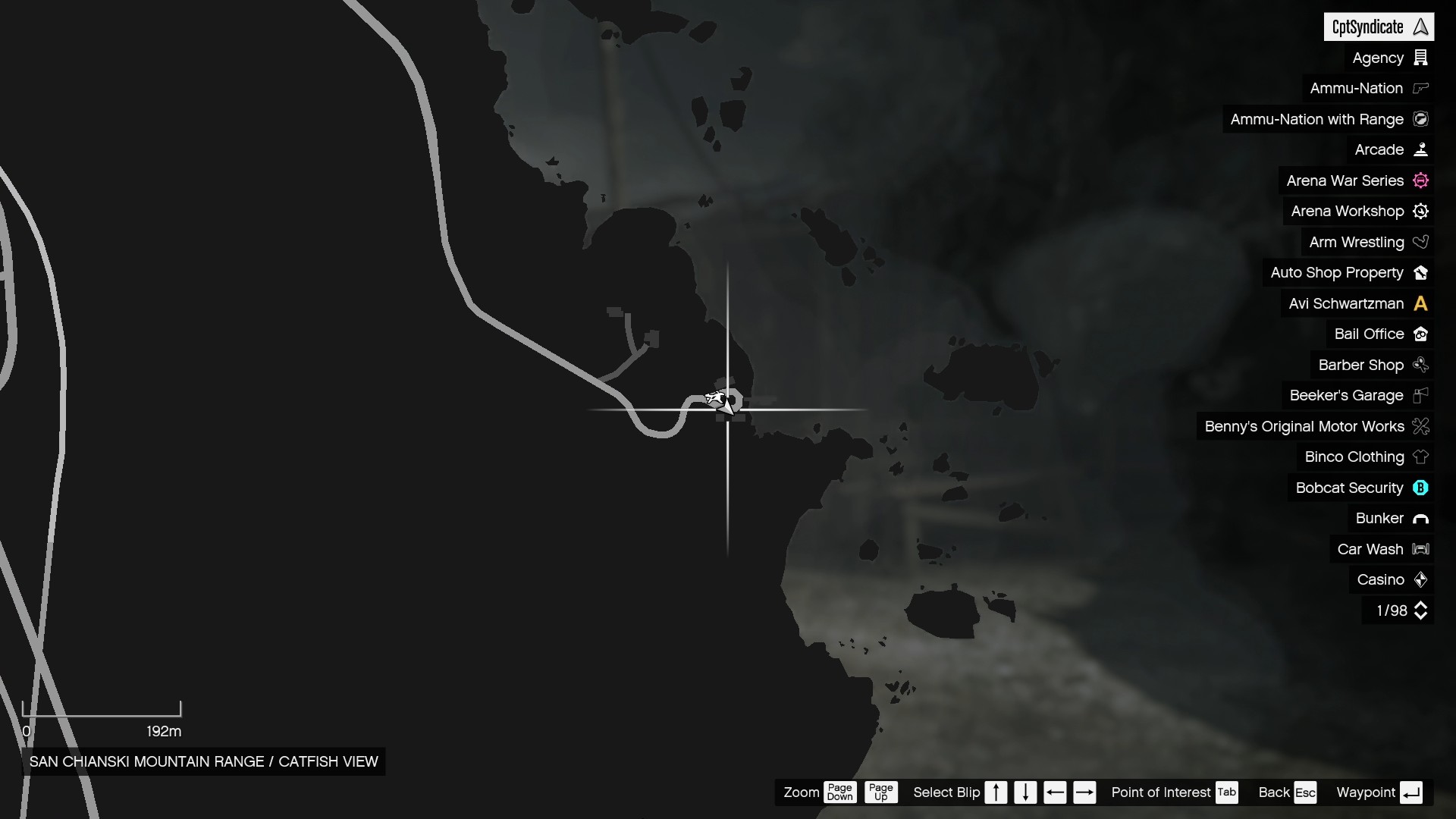Screen dimensions: 1456x819
Task: Toggle the Bail Office blip
Action: (x=1421, y=334)
